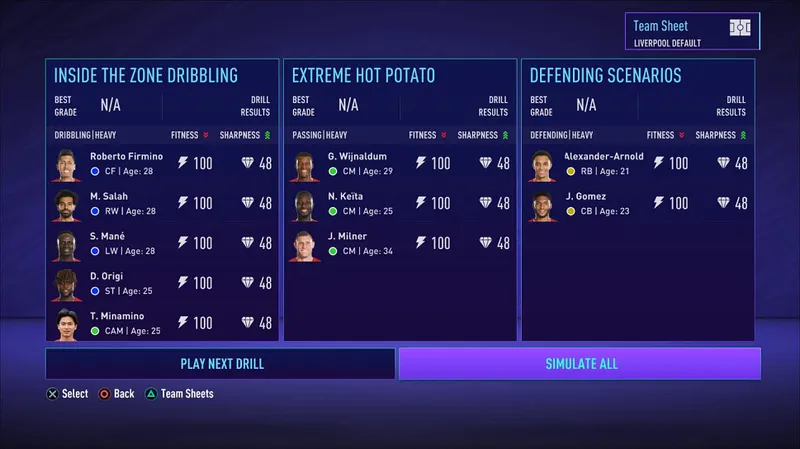Choose S. Mané's player row
Screen dimensions: 800x449
pos(162,243)
